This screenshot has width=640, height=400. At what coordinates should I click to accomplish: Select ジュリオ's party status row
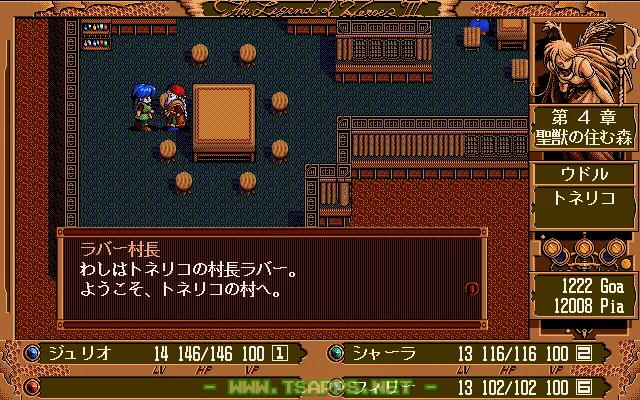160,353
